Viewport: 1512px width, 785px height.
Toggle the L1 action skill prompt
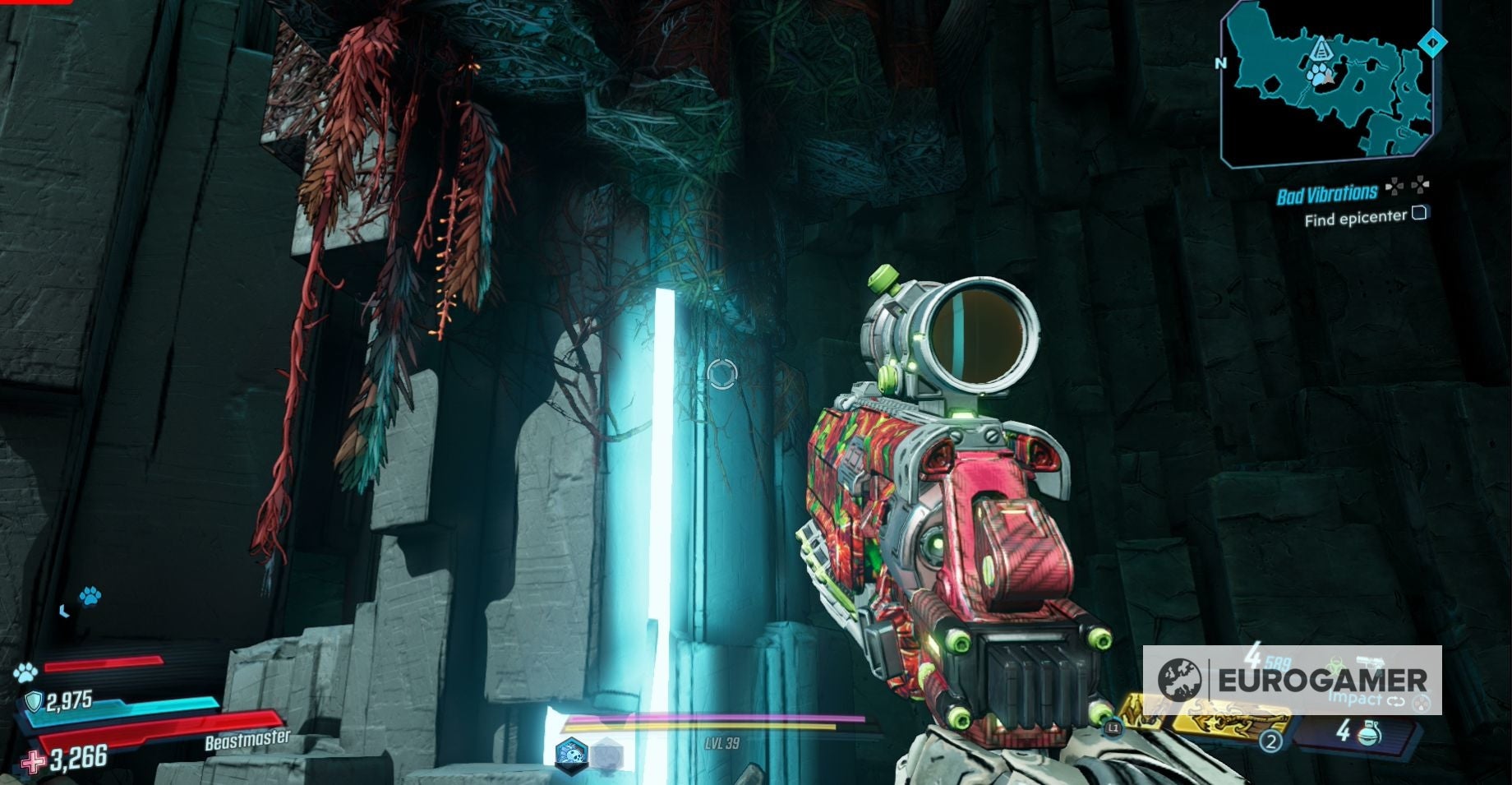click(1112, 729)
